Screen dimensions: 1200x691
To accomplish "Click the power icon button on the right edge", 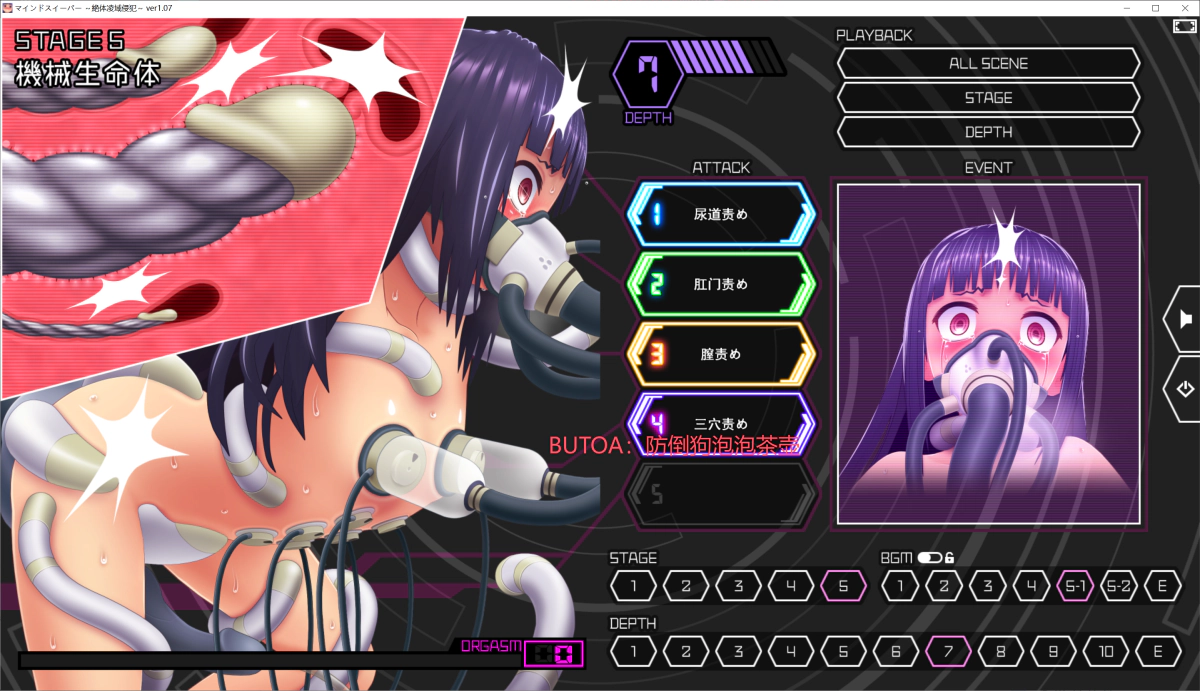I will tap(1184, 389).
